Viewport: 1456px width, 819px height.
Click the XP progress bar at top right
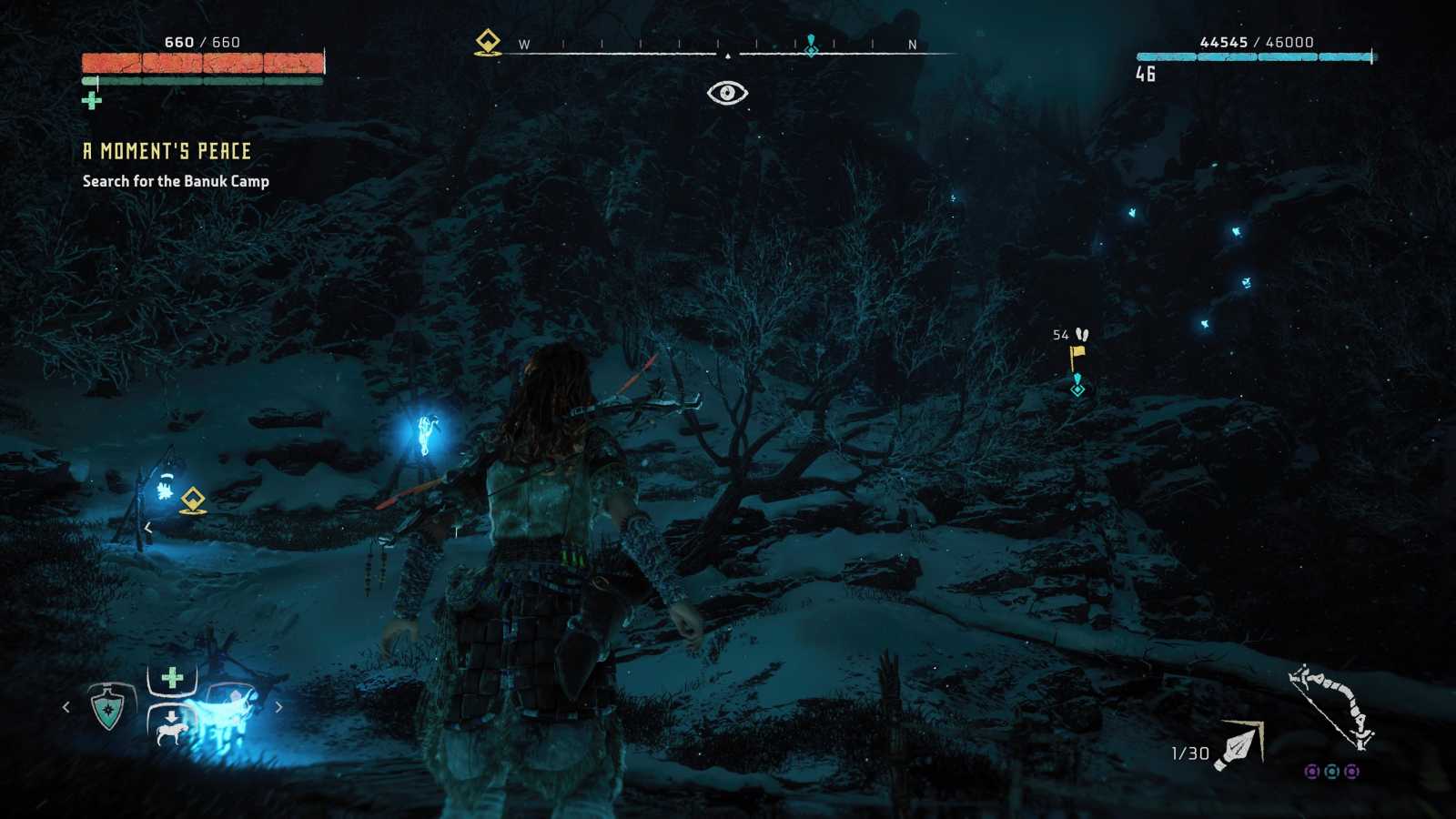coord(1256,56)
